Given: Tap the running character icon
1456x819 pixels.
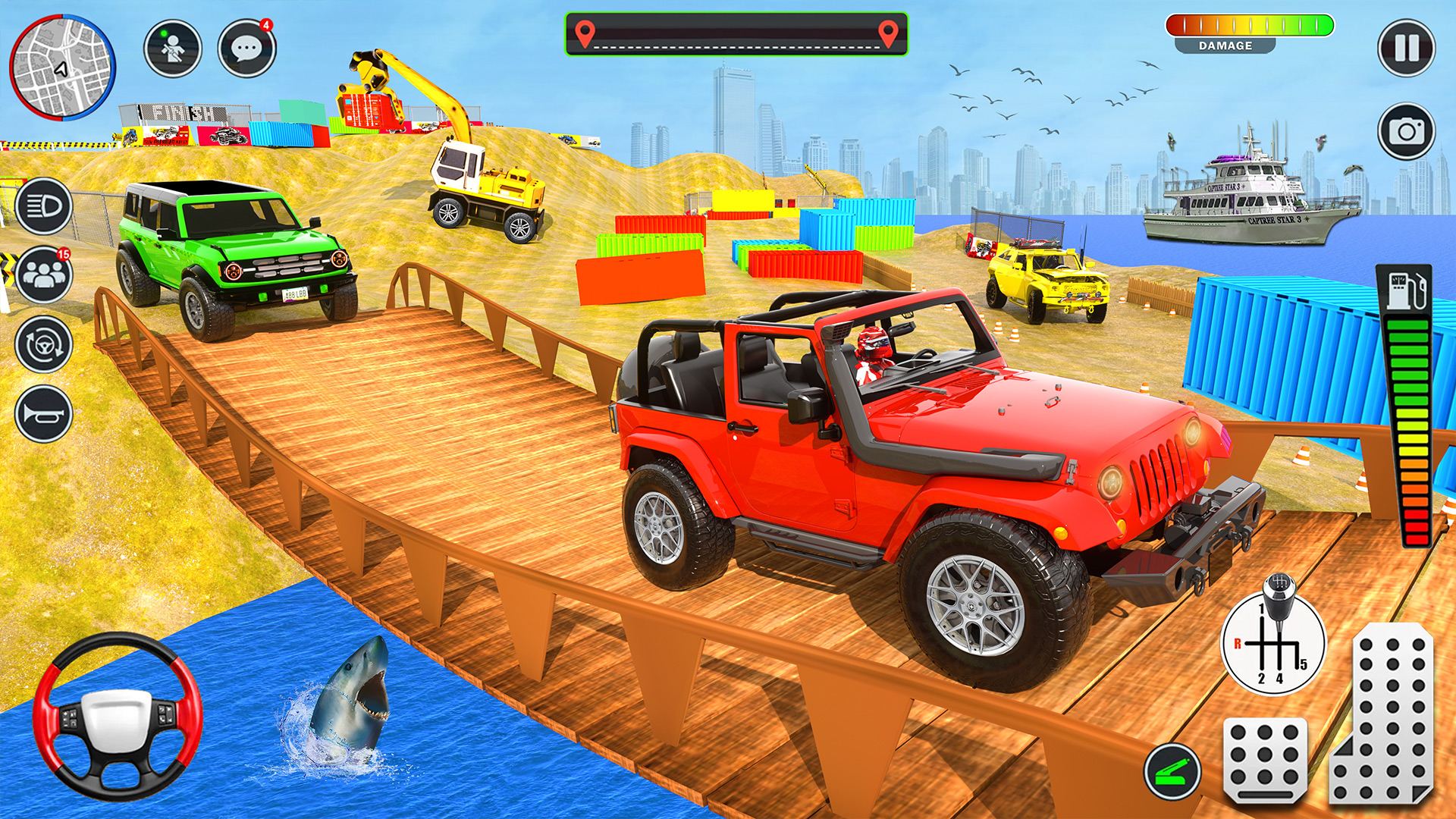Looking at the screenshot, I should click(173, 47).
